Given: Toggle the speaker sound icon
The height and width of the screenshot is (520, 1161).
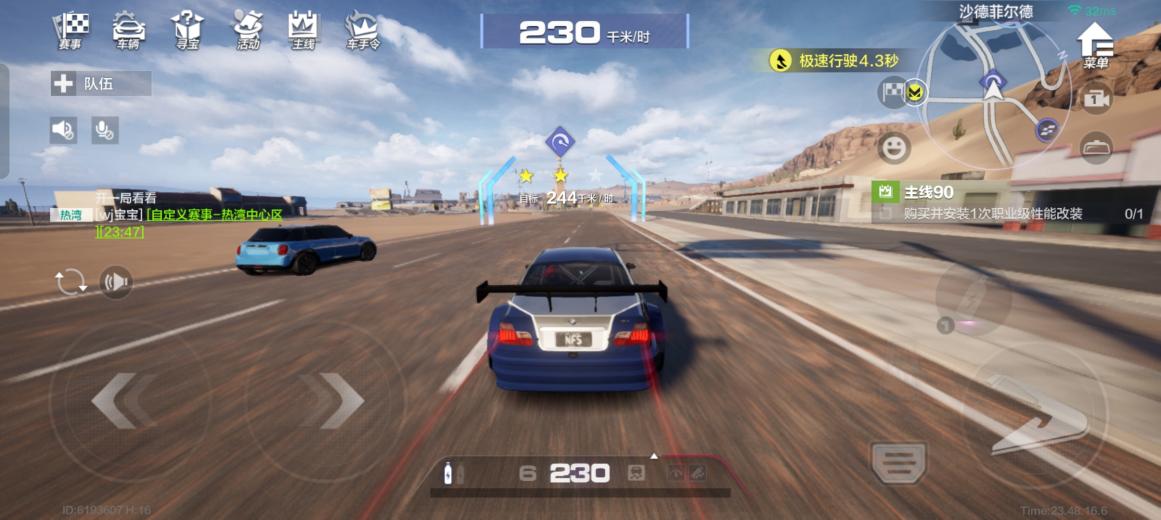Looking at the screenshot, I should 63,128.
